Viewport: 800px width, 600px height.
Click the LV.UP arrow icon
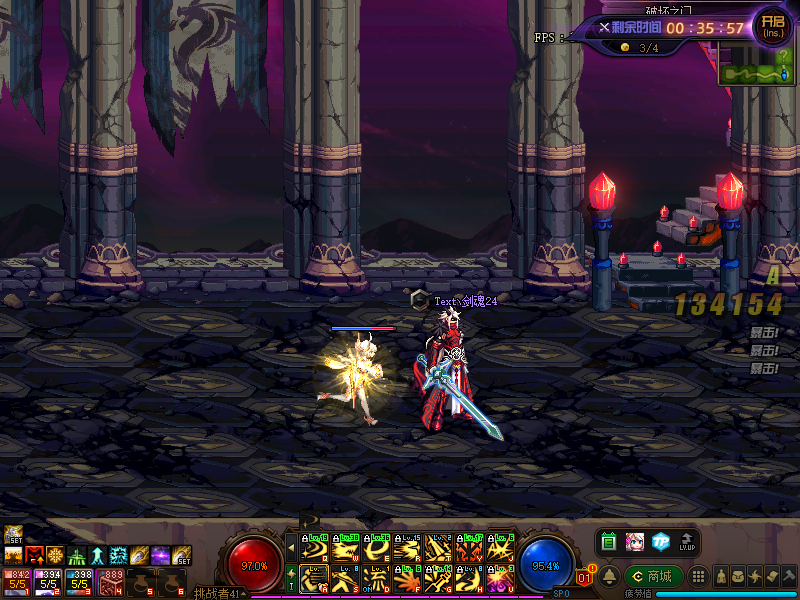point(687,542)
